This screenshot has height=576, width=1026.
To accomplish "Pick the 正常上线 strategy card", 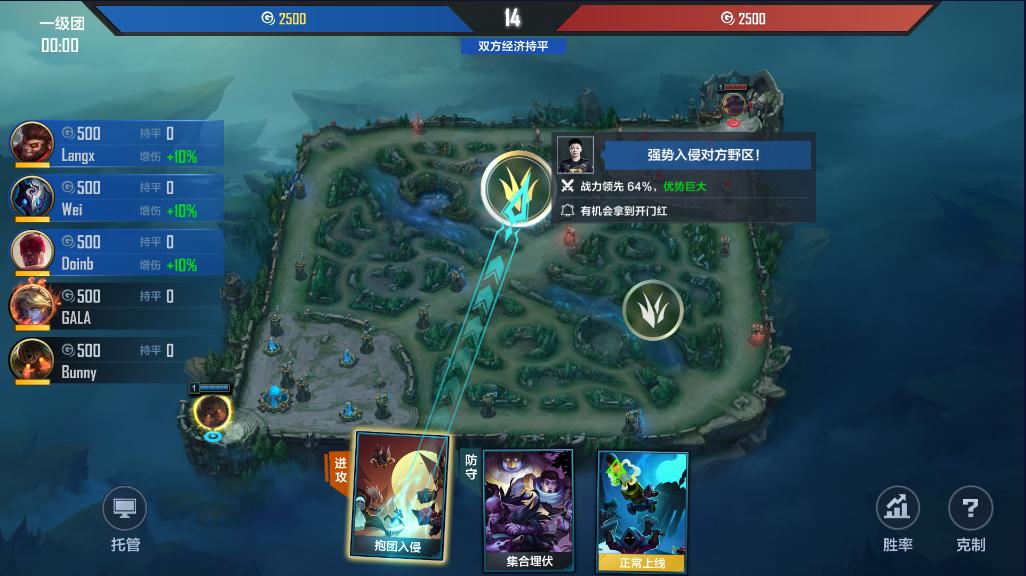I will coord(642,511).
